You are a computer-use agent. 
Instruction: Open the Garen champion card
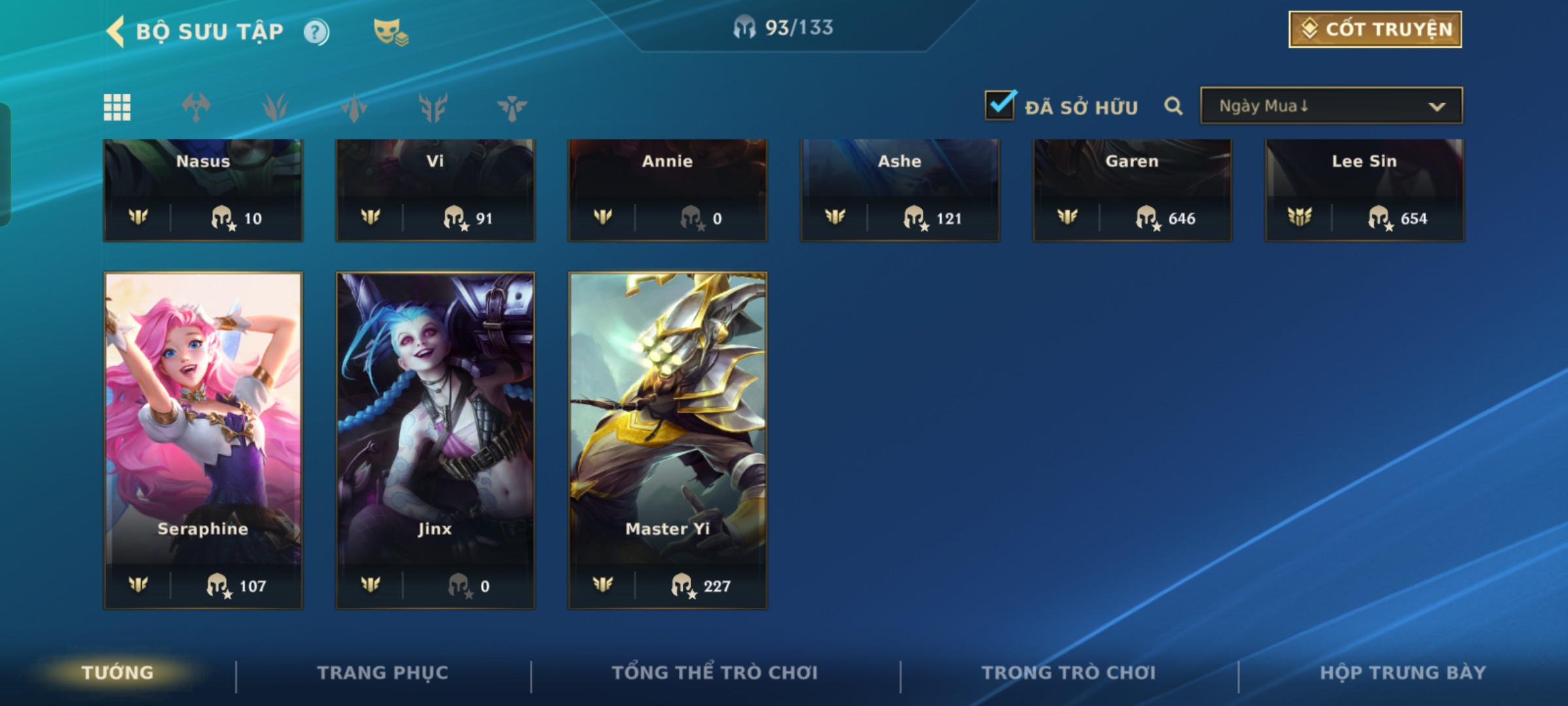(1132, 190)
